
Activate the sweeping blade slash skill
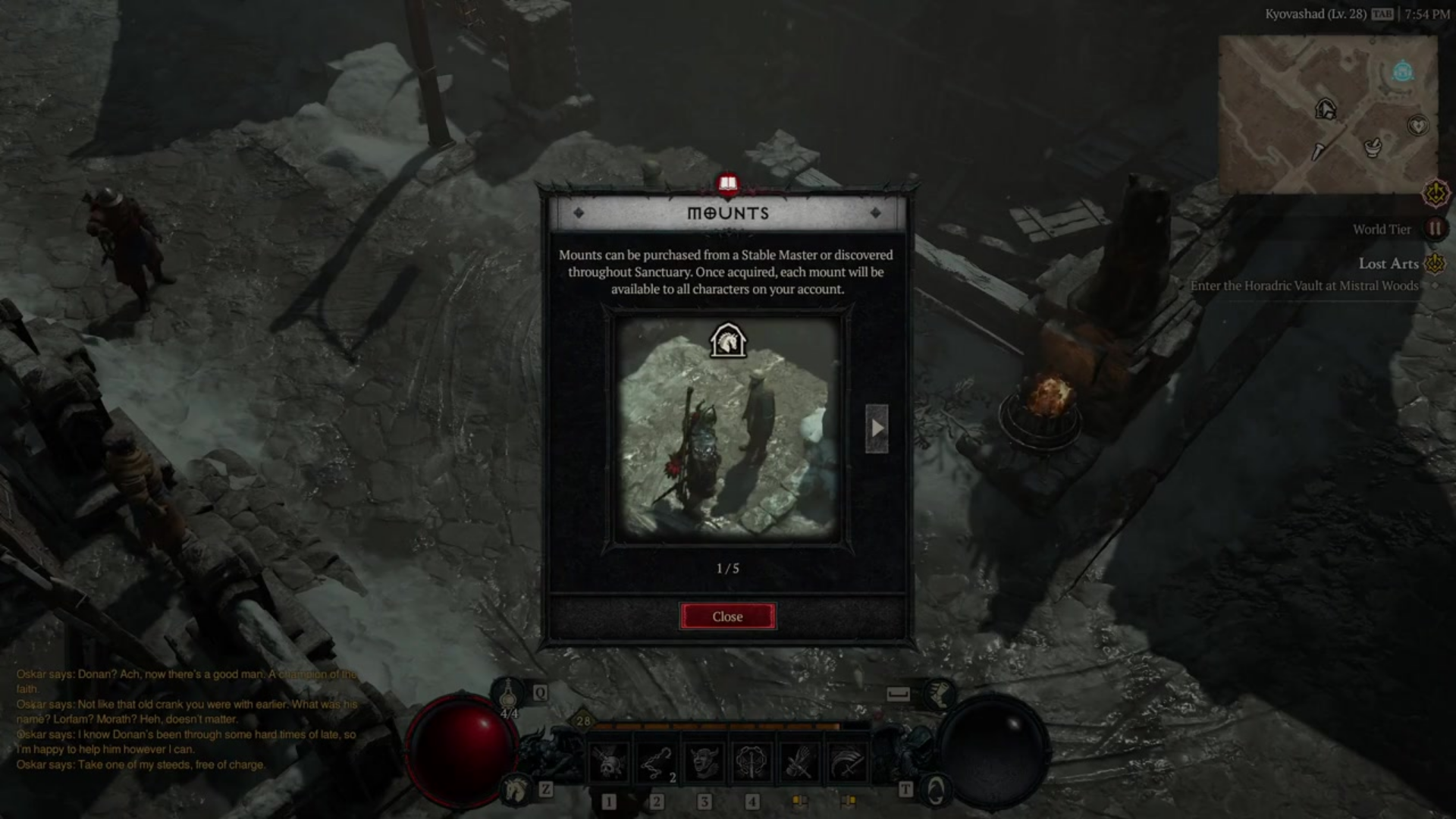click(x=847, y=762)
